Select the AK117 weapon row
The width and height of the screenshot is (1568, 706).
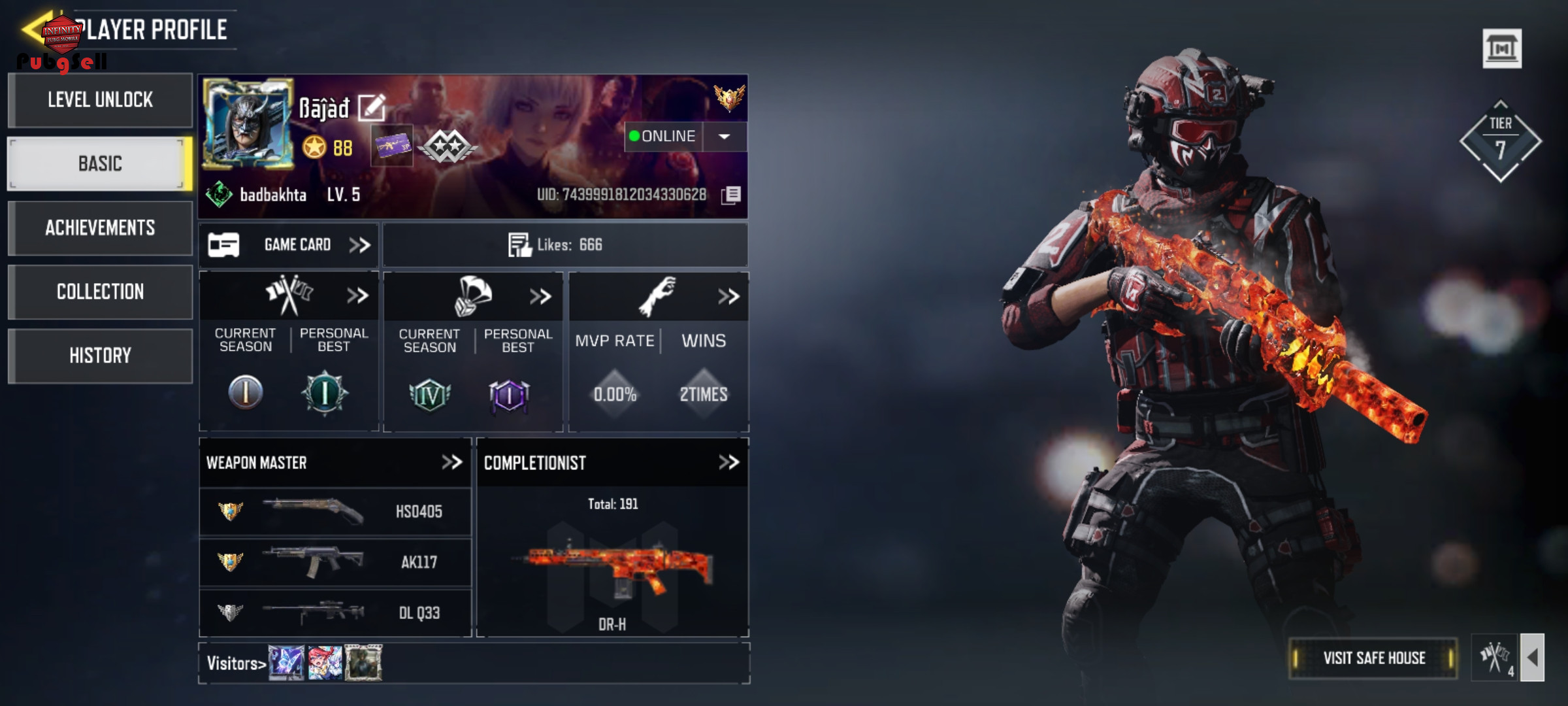click(x=335, y=562)
